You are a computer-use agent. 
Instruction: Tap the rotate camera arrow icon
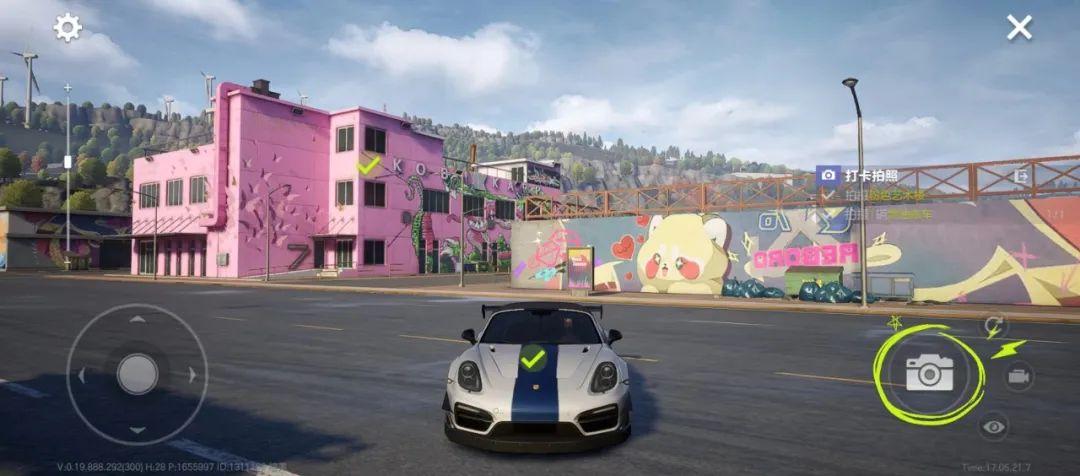(994, 325)
